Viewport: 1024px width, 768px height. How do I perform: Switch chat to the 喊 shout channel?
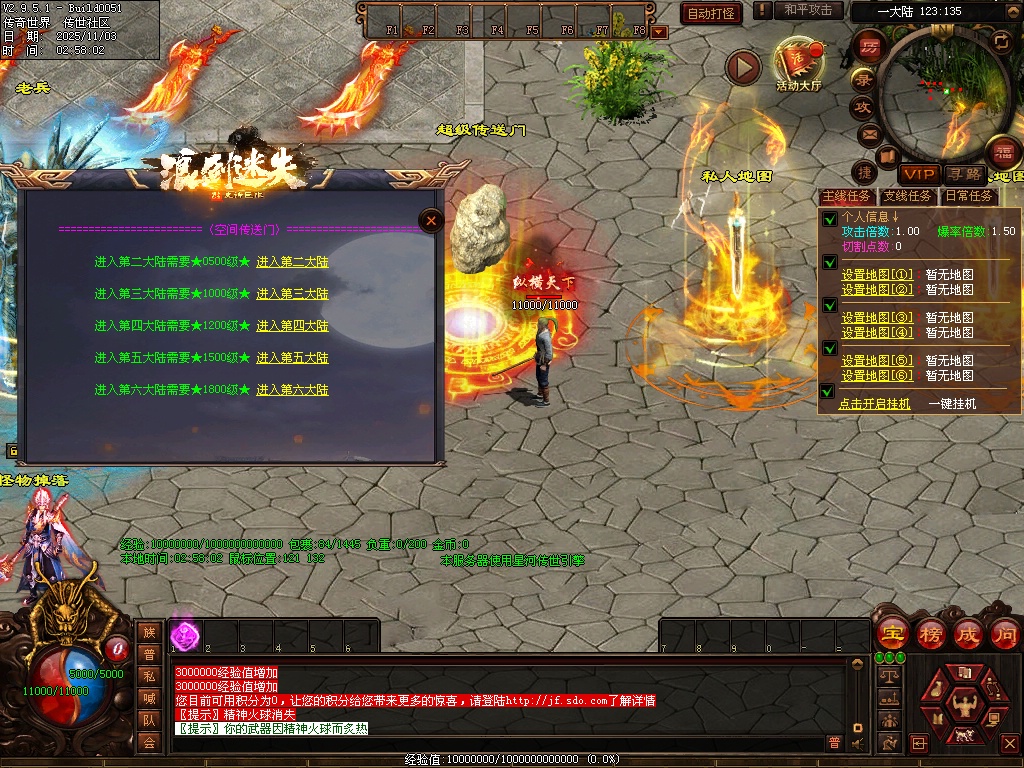coord(149,698)
